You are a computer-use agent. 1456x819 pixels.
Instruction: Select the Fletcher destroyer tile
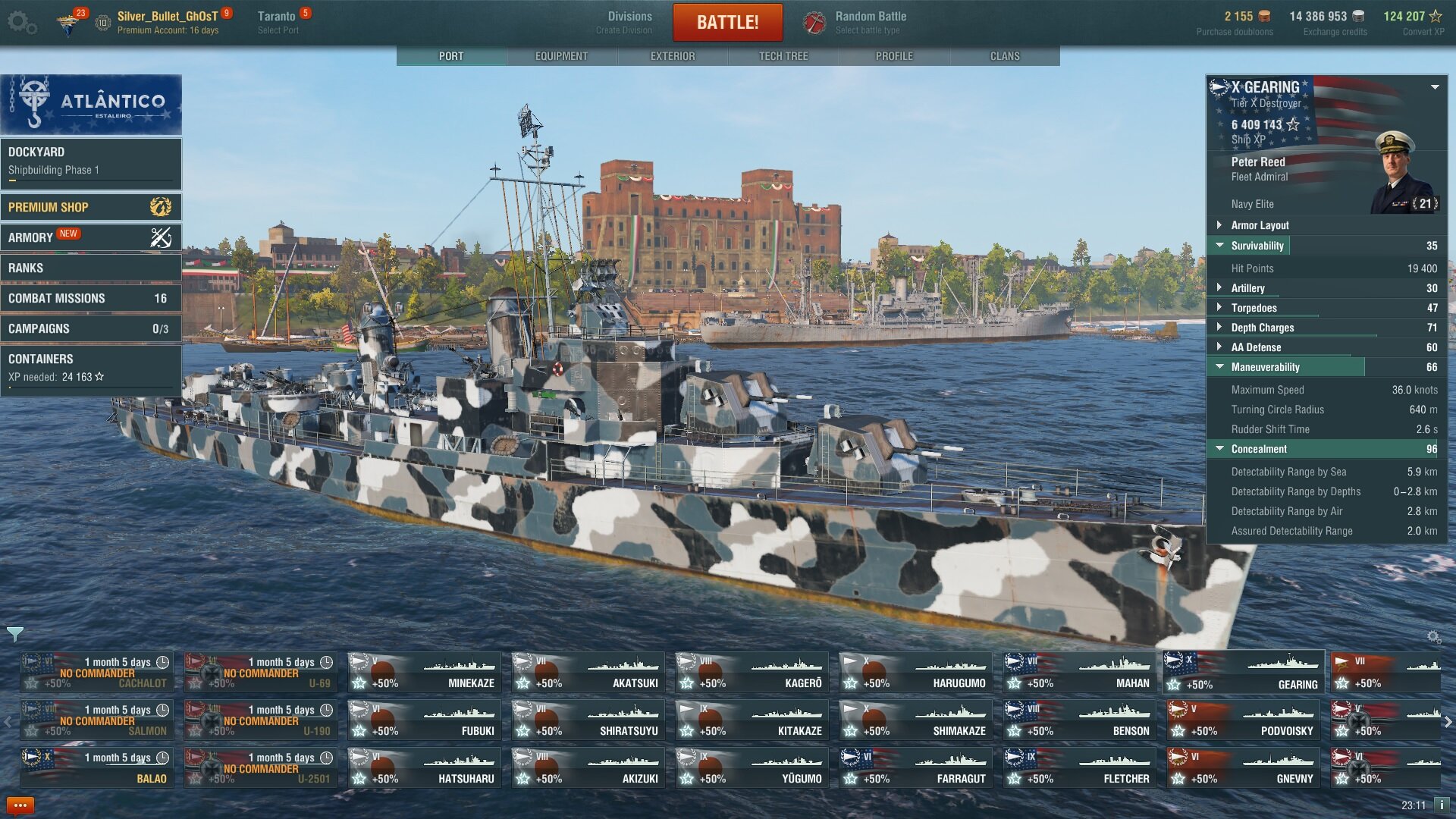click(x=1080, y=768)
